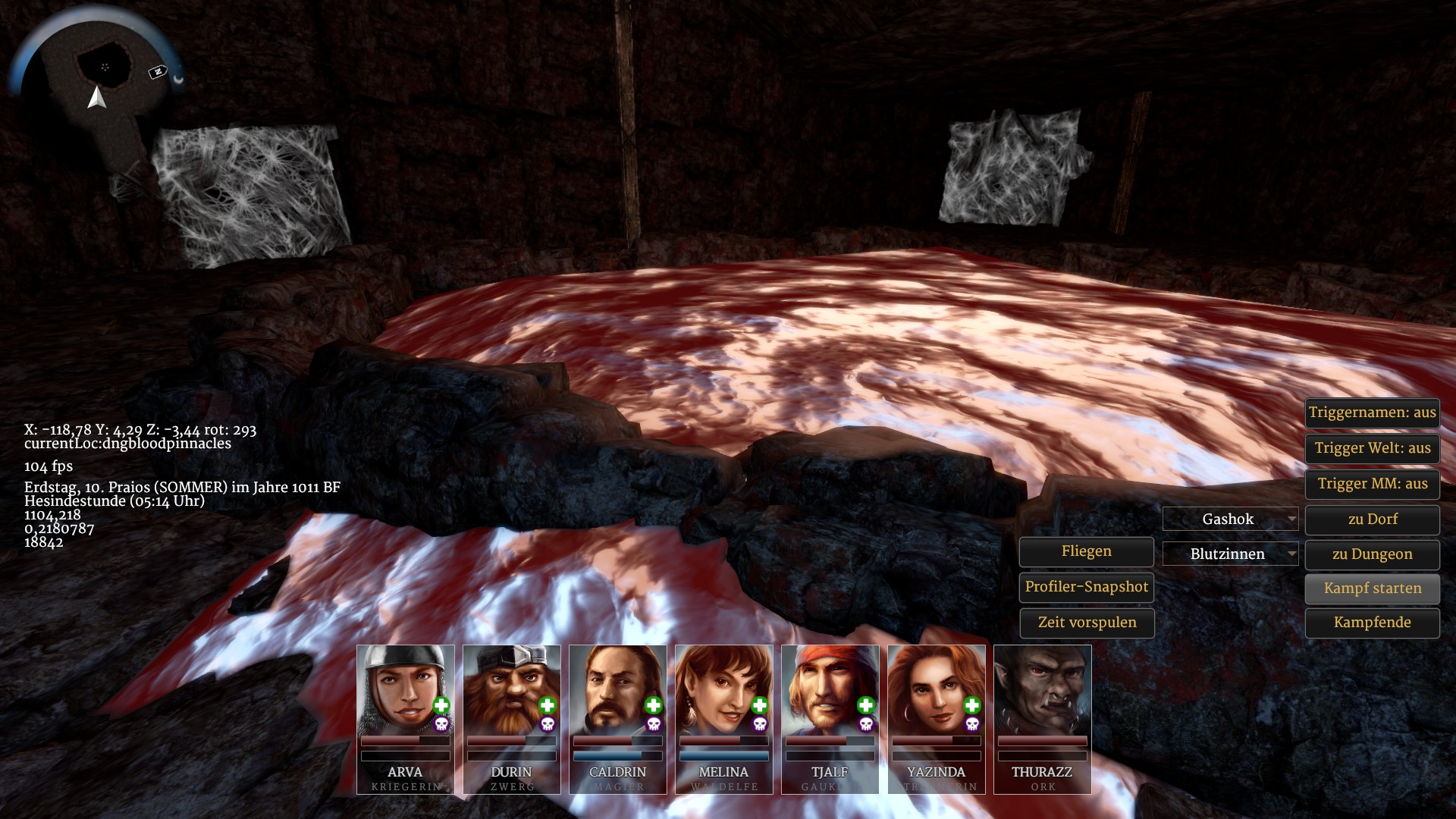The width and height of the screenshot is (1456, 819).
Task: Start combat with Kampf starten
Action: (x=1372, y=588)
